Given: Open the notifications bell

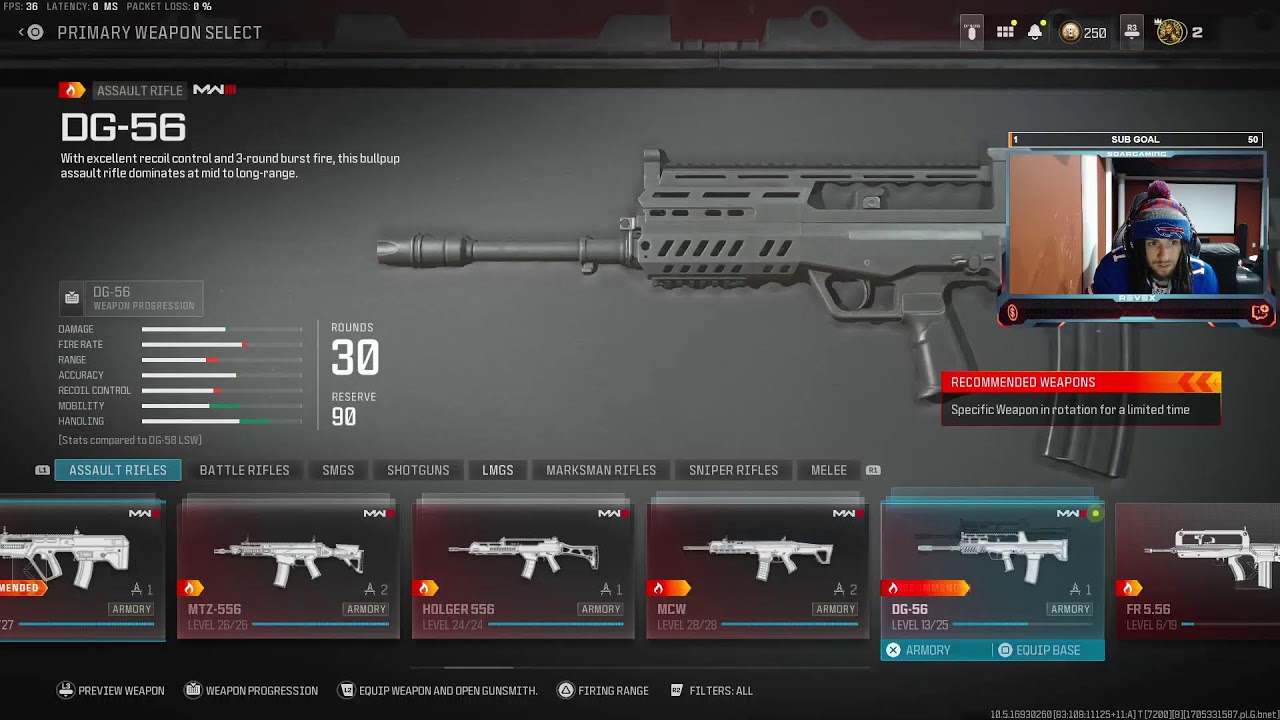Looking at the screenshot, I should pos(1035,32).
